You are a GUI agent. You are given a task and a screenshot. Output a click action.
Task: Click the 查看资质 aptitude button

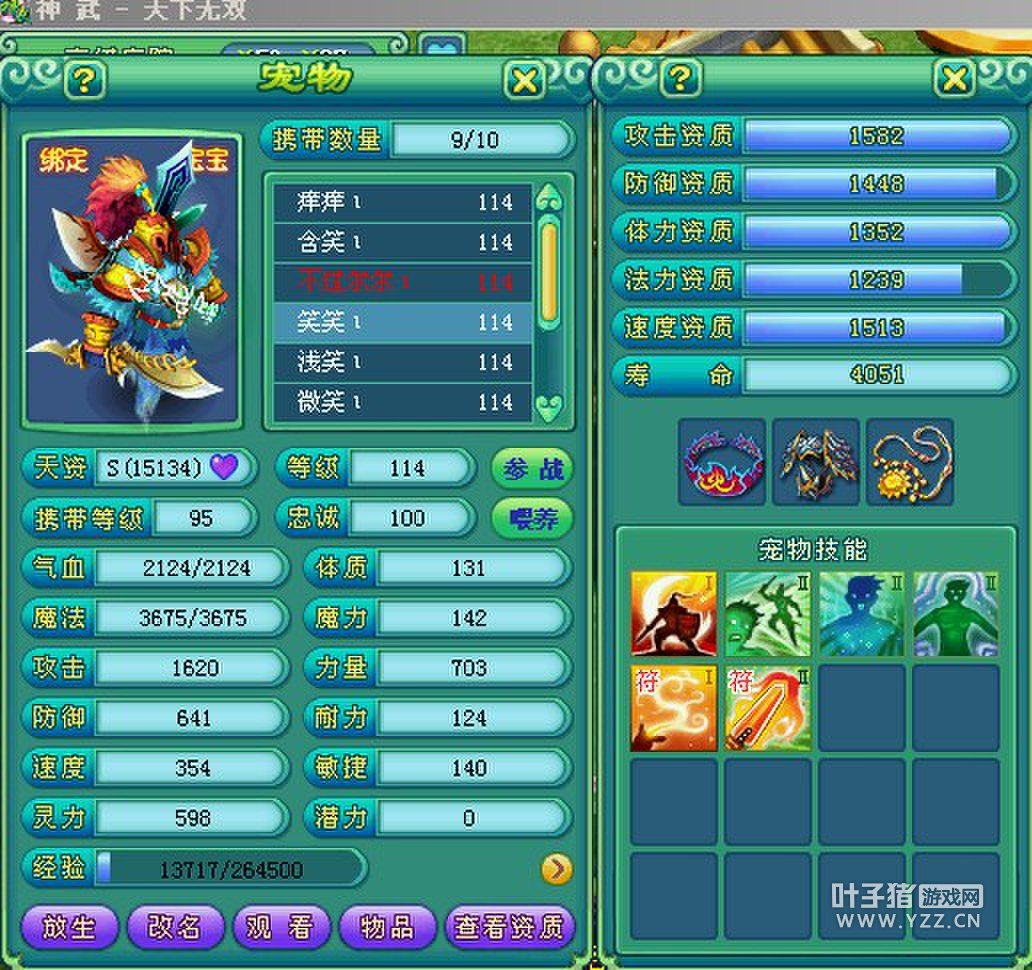(510, 927)
